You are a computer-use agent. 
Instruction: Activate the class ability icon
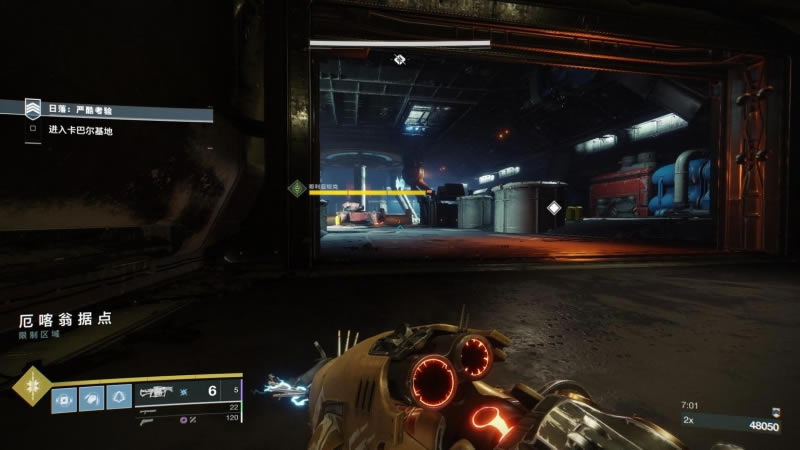pyautogui.click(x=119, y=397)
